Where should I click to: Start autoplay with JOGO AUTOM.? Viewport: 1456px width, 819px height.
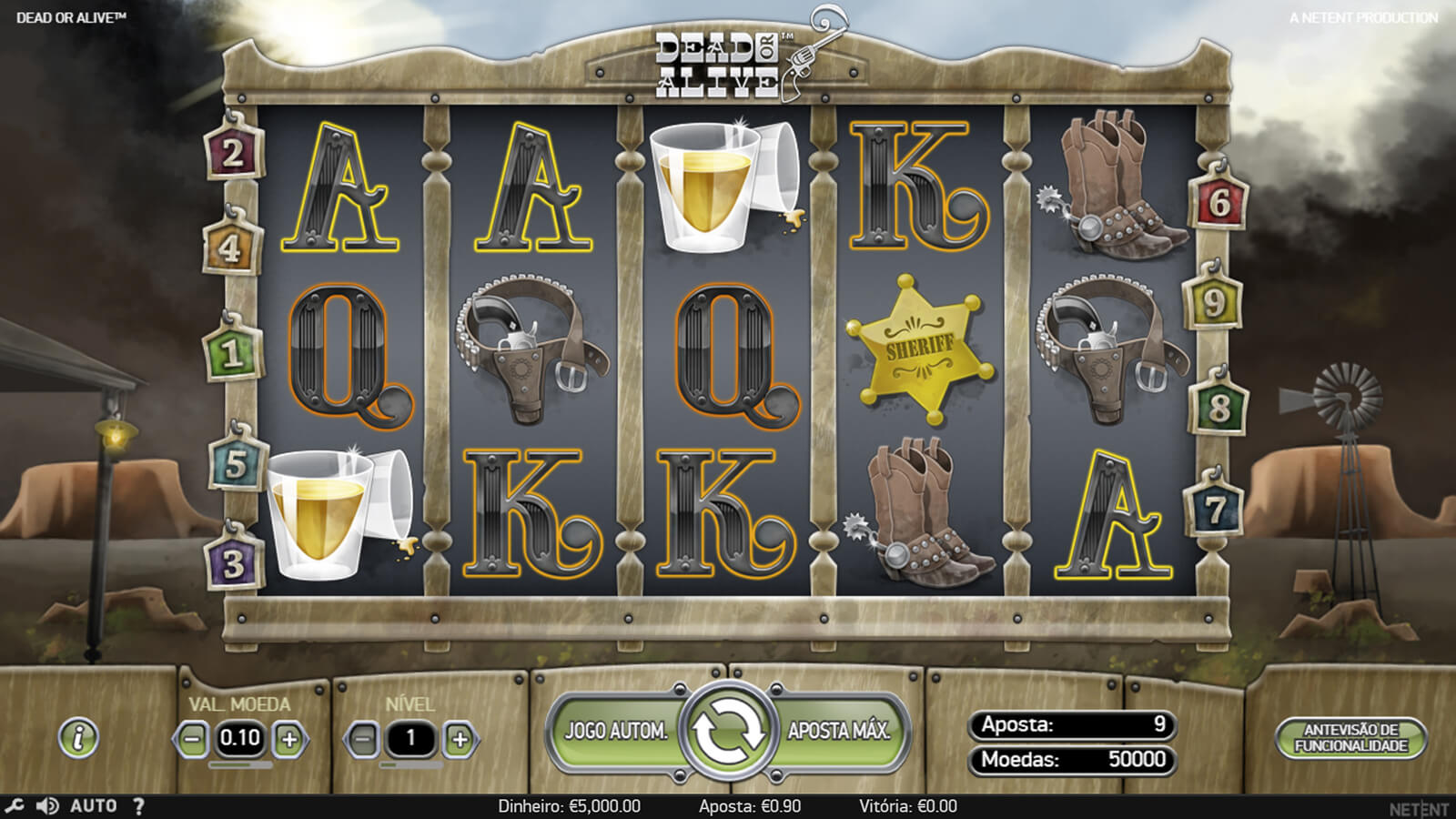point(616,731)
